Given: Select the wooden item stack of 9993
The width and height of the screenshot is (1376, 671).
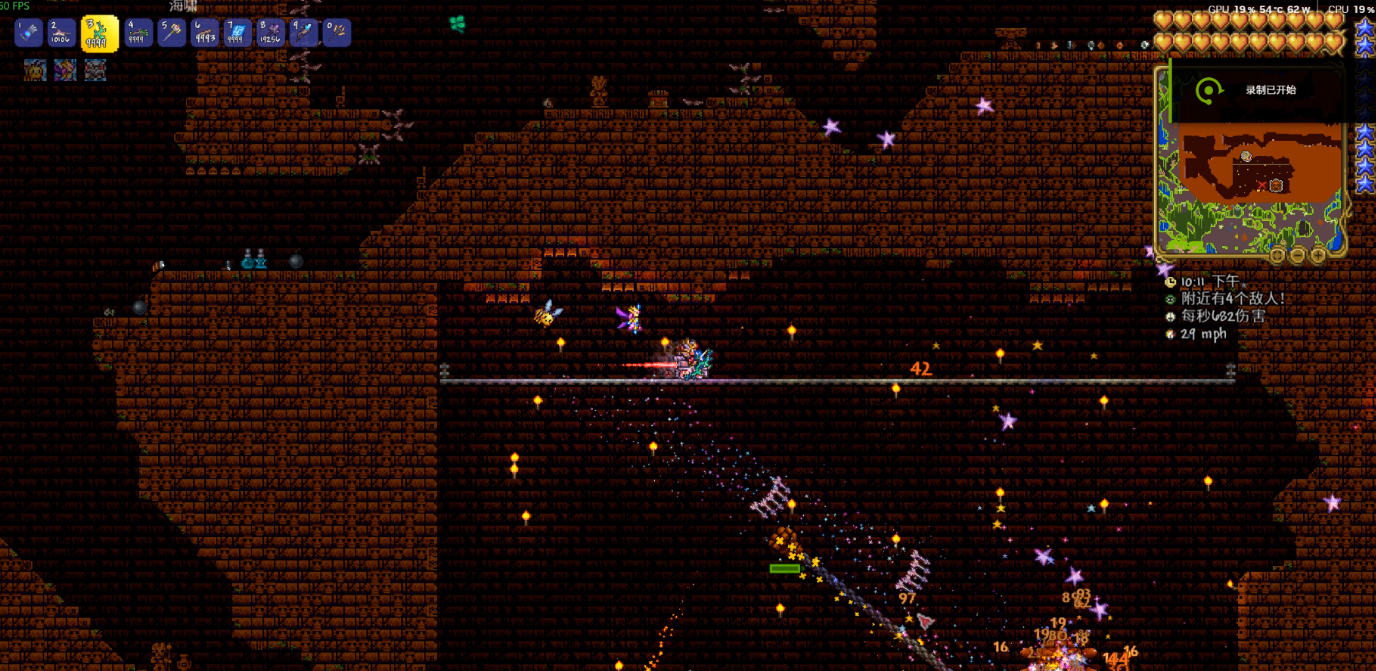Looking at the screenshot, I should click(x=205, y=33).
